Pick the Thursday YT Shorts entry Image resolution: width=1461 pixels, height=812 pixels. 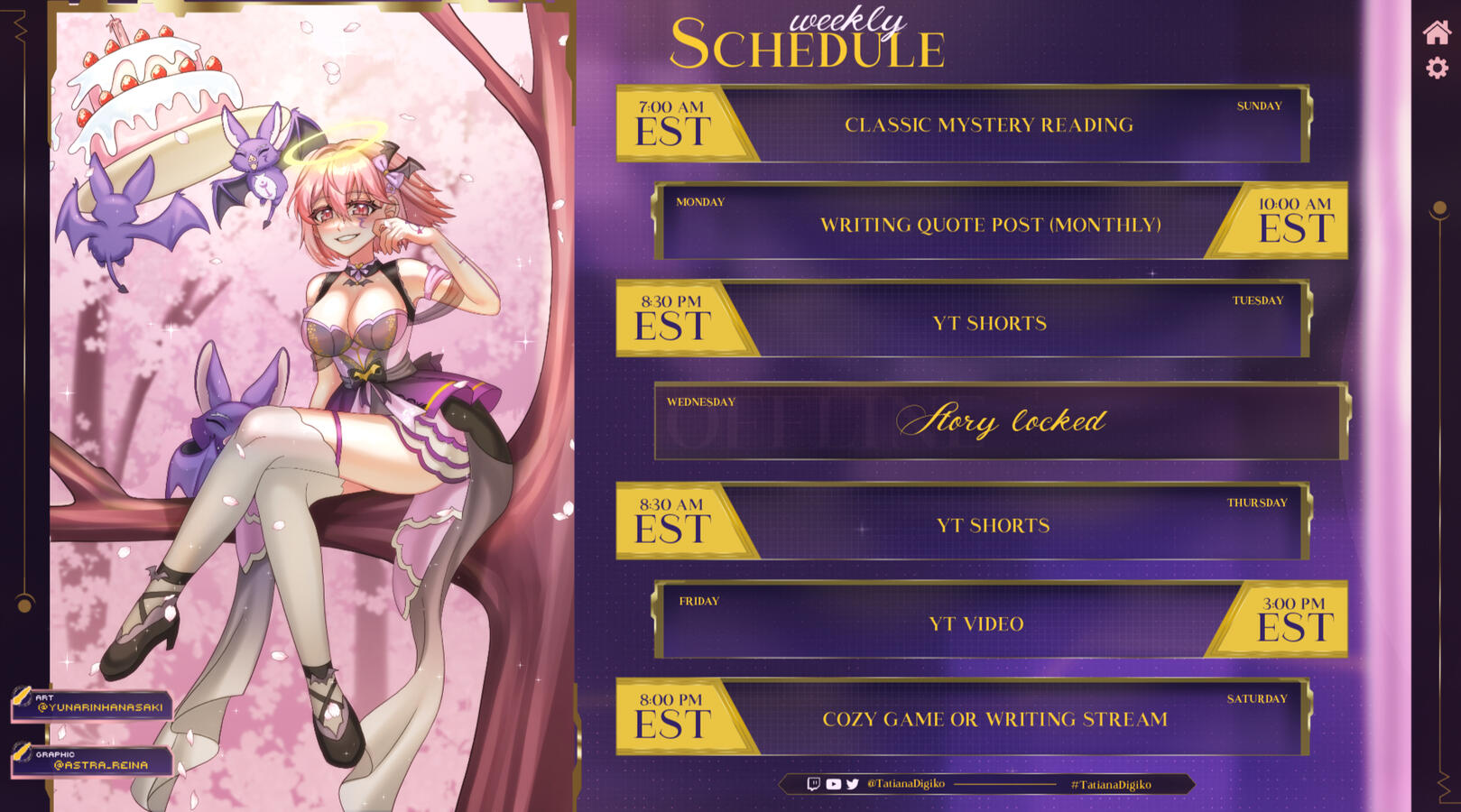993,525
